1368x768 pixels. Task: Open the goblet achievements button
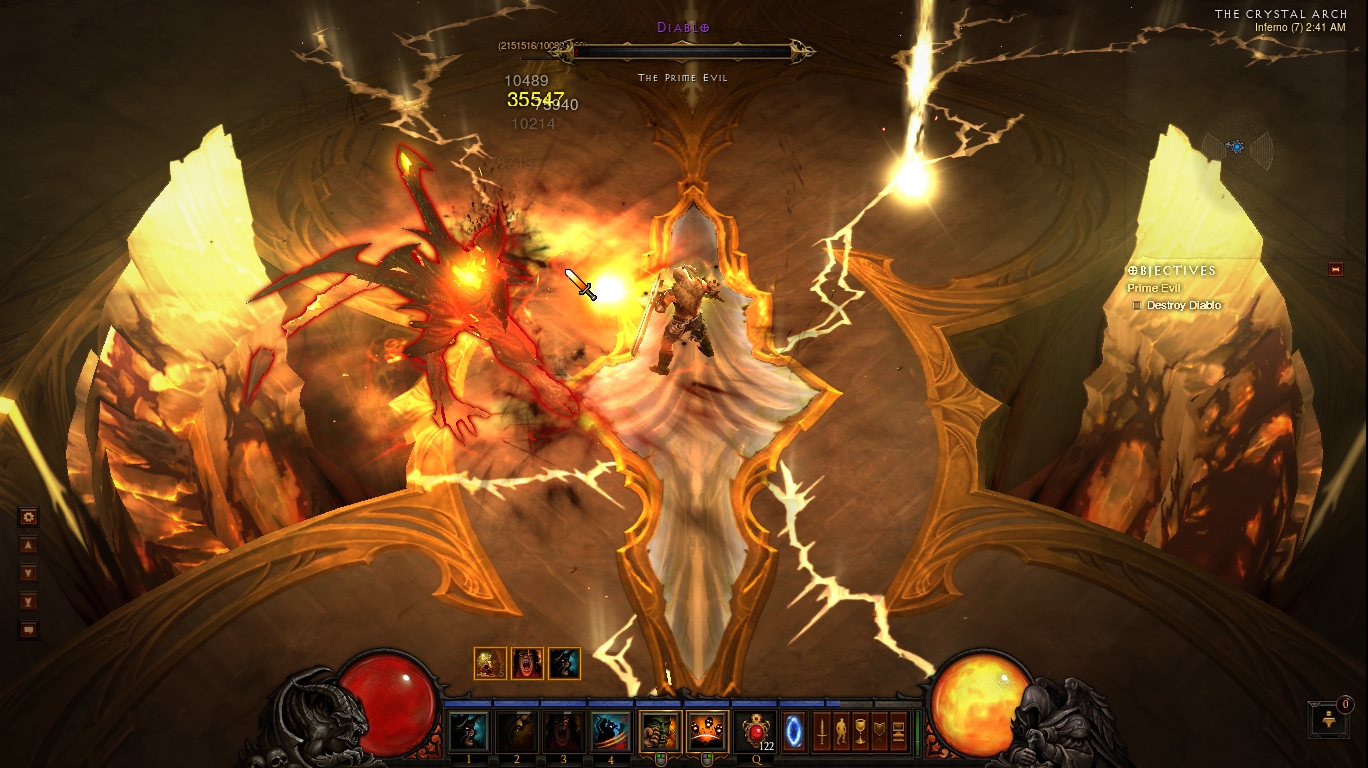(860, 730)
